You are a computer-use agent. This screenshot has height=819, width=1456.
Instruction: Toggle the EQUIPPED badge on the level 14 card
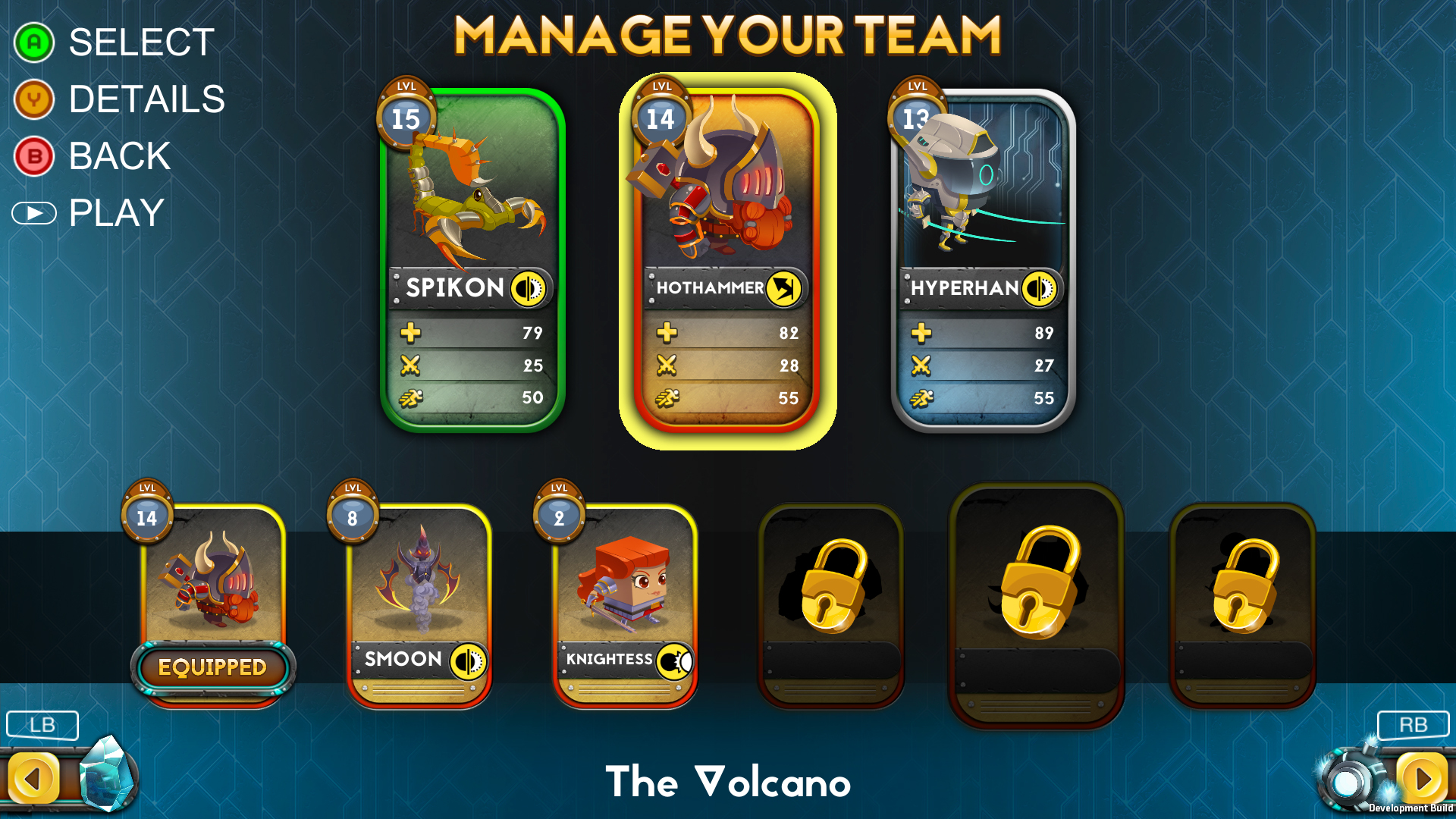pos(212,669)
